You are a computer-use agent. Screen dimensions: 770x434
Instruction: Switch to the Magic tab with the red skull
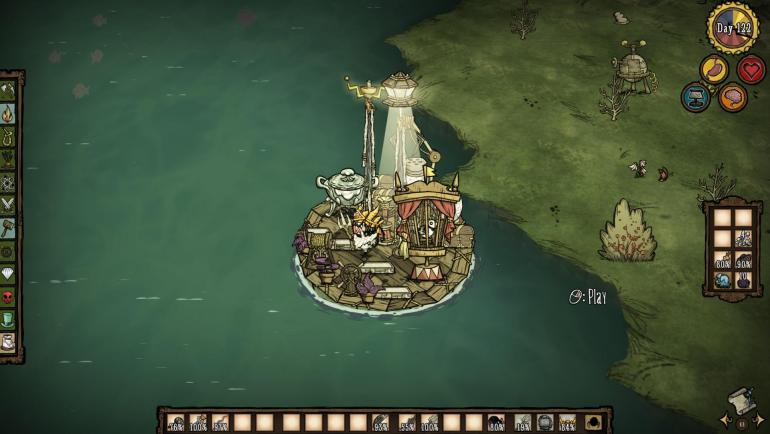pos(8,296)
